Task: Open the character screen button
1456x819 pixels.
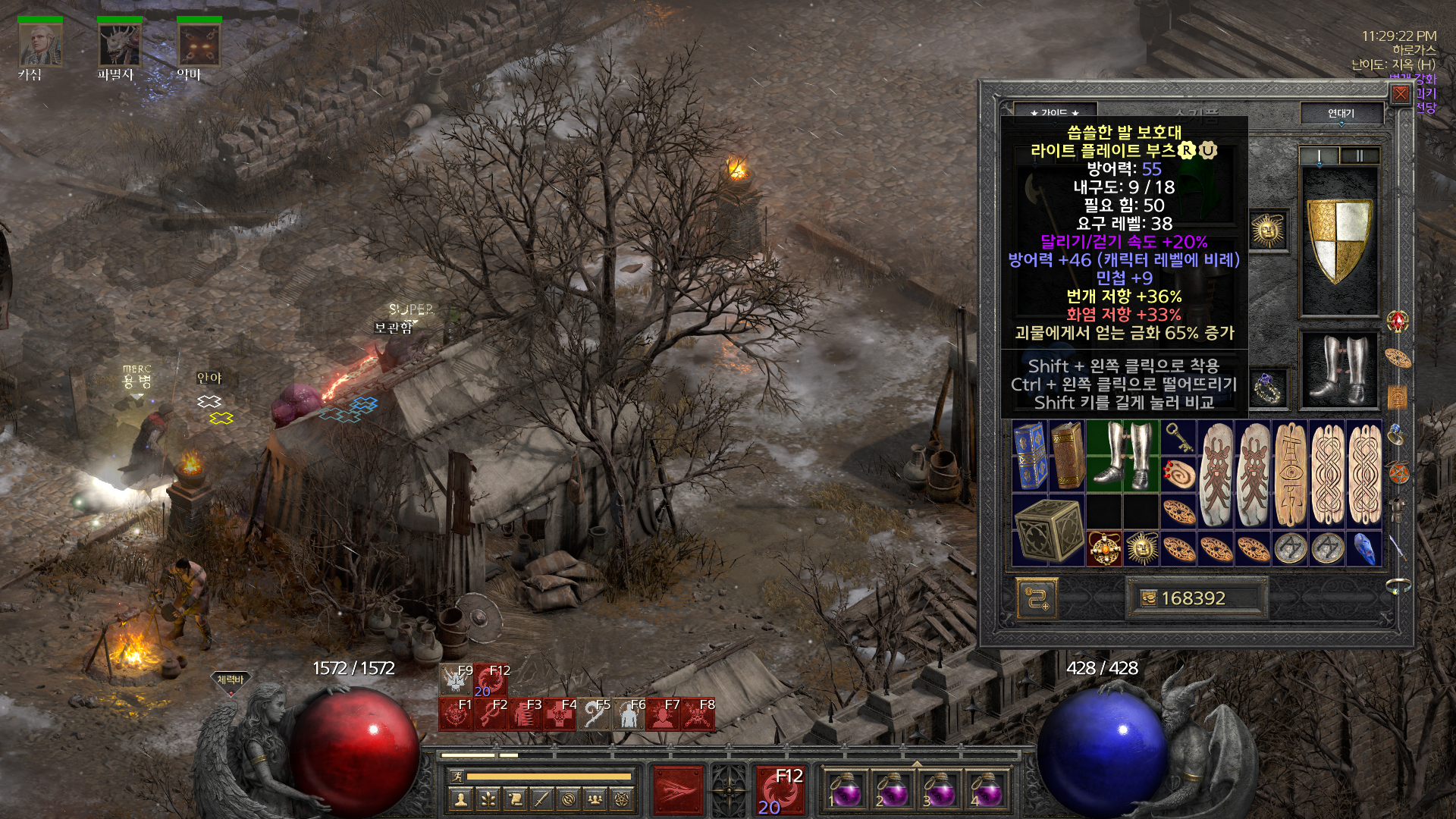Action: pyautogui.click(x=460, y=799)
